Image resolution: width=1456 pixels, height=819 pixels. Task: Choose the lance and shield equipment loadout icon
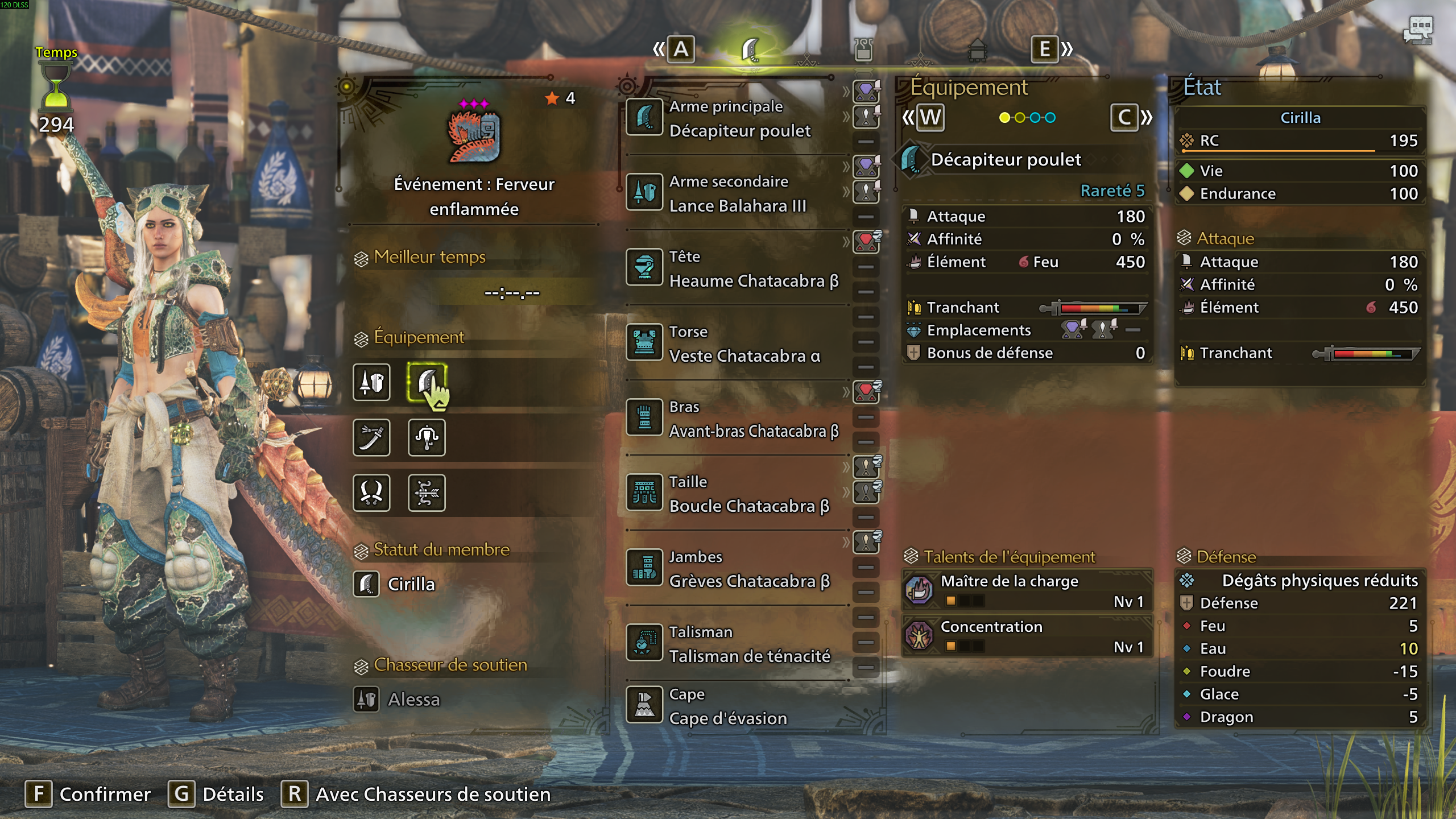(x=371, y=382)
